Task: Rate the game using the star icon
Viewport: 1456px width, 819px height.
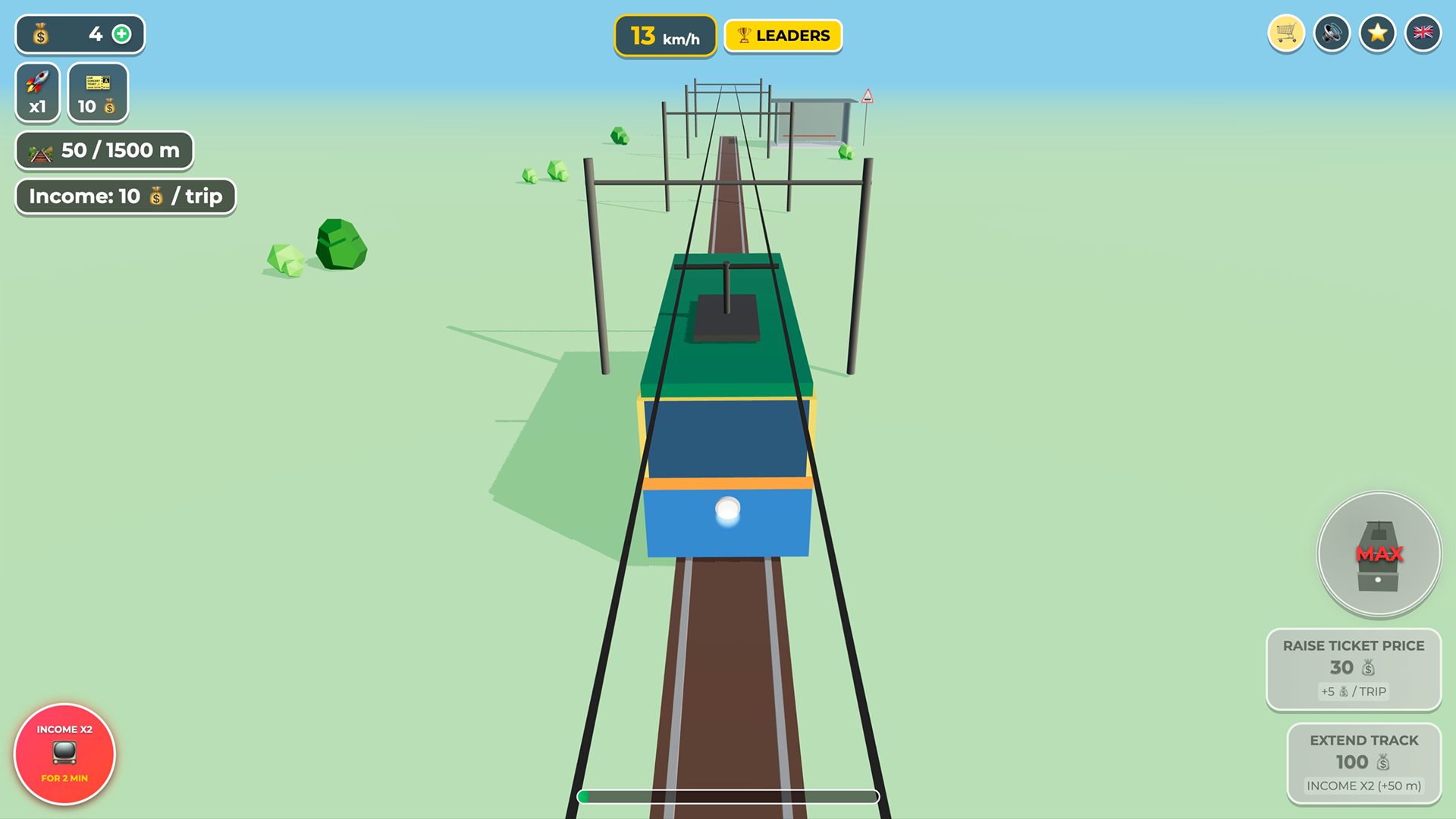Action: (x=1377, y=33)
